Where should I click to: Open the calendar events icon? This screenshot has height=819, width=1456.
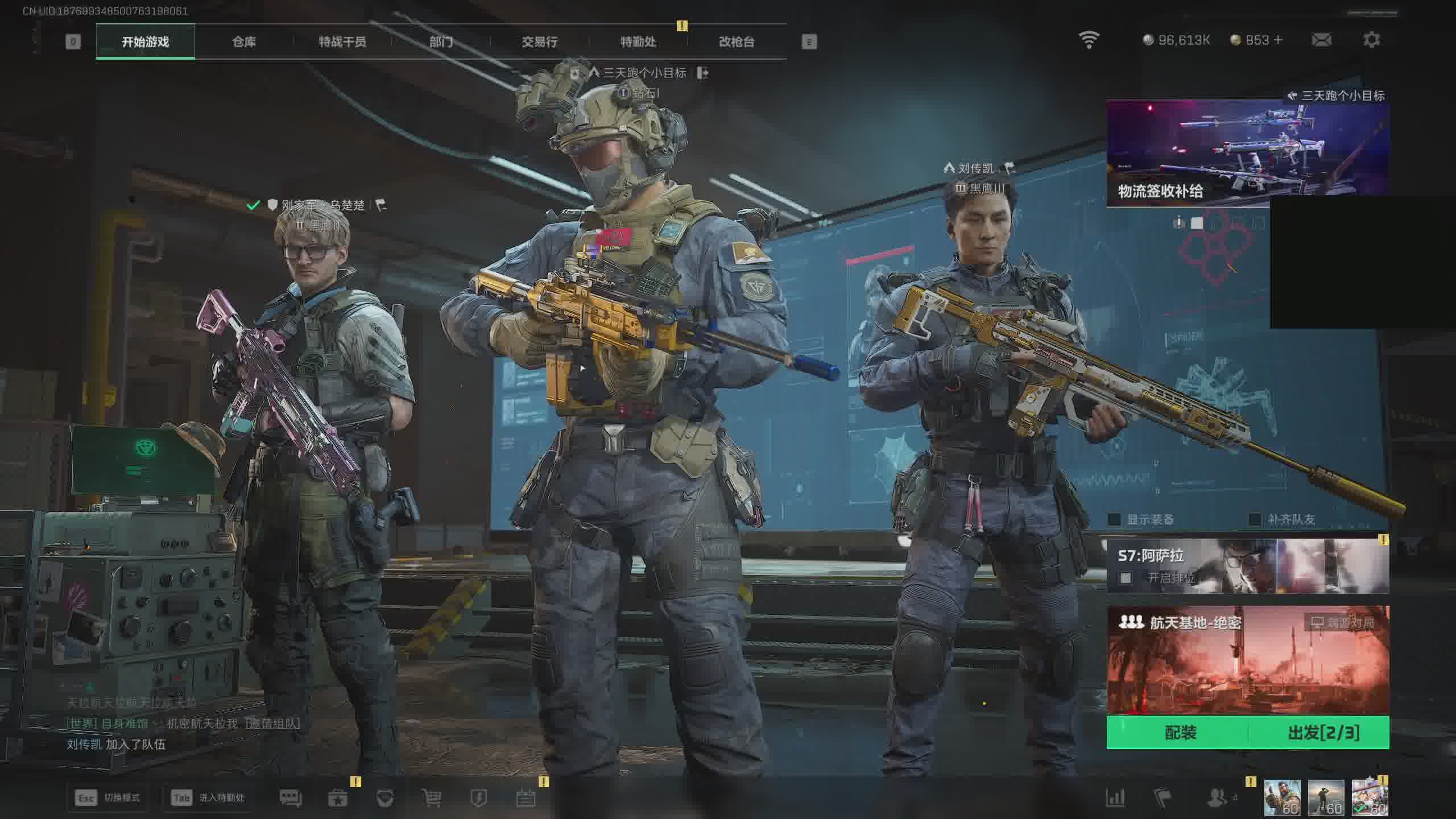click(x=526, y=798)
